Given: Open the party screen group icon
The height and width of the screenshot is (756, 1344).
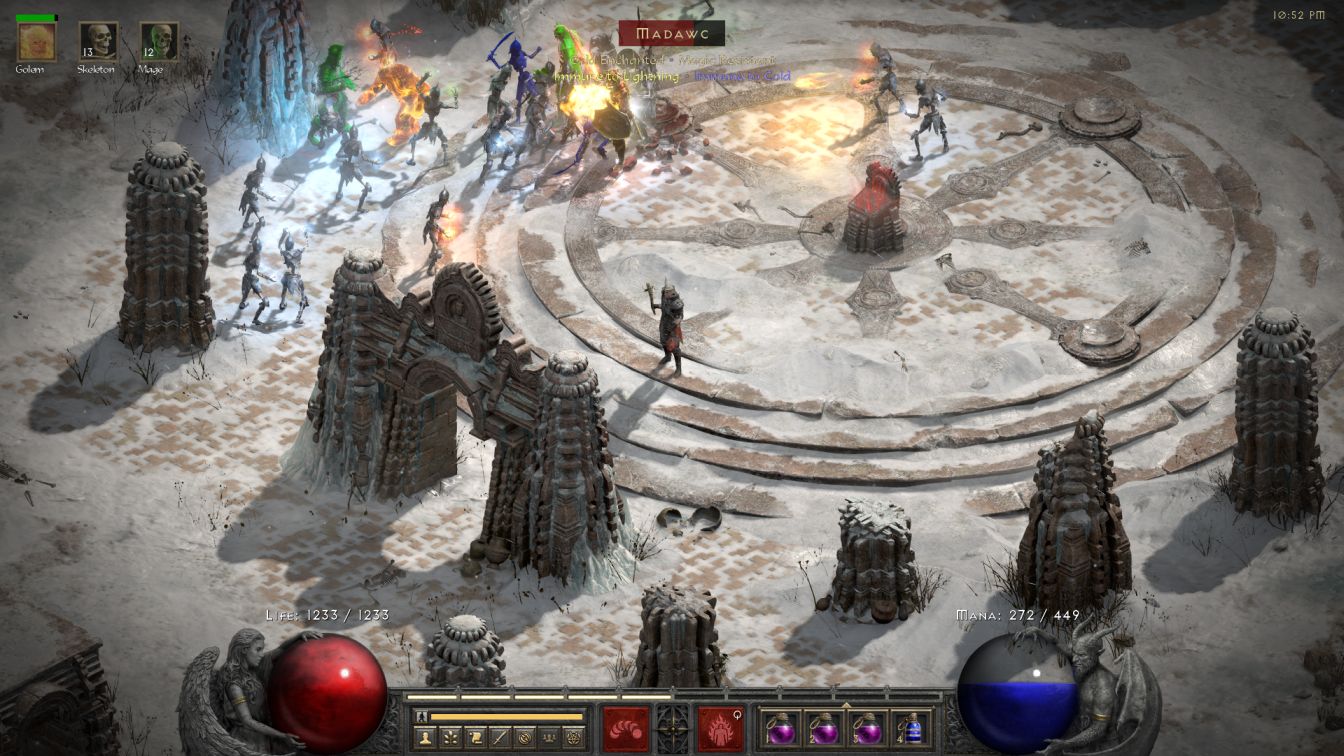Looking at the screenshot, I should [x=551, y=738].
